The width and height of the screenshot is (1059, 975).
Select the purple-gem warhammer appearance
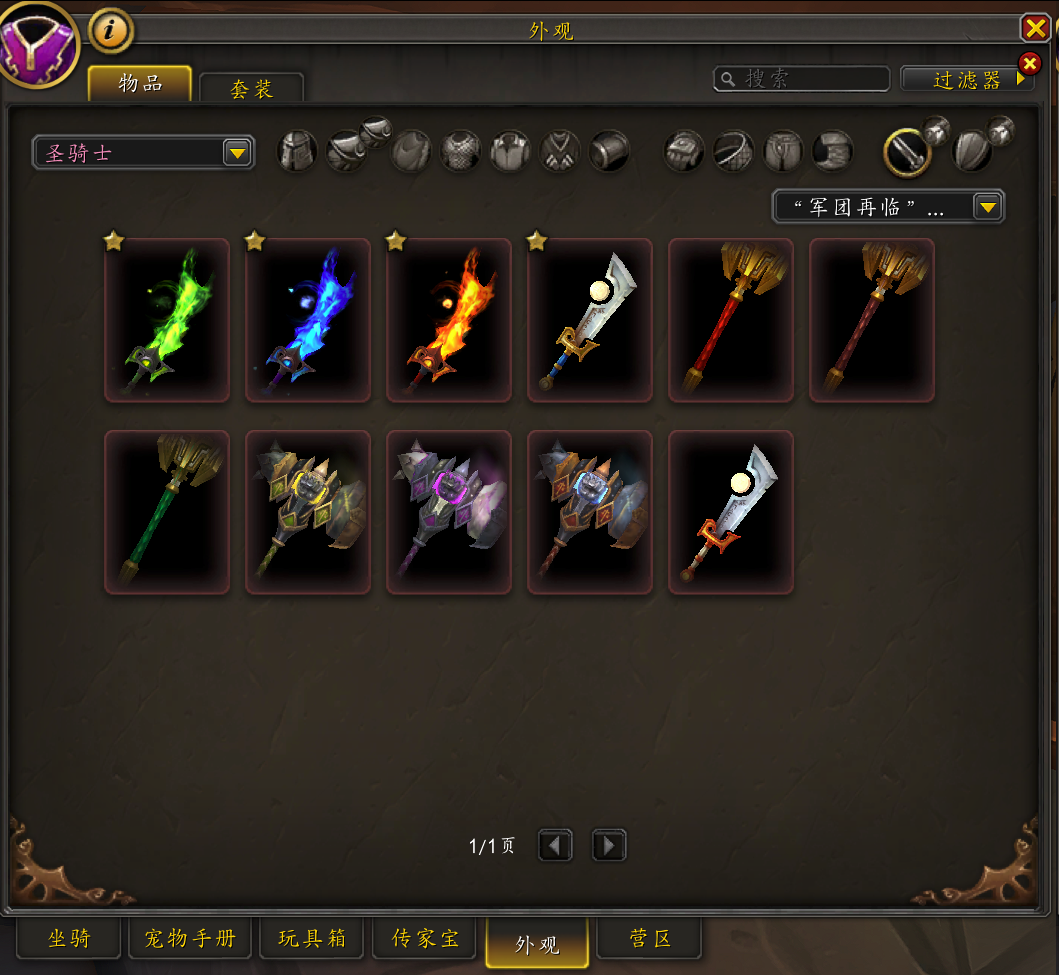pos(449,512)
